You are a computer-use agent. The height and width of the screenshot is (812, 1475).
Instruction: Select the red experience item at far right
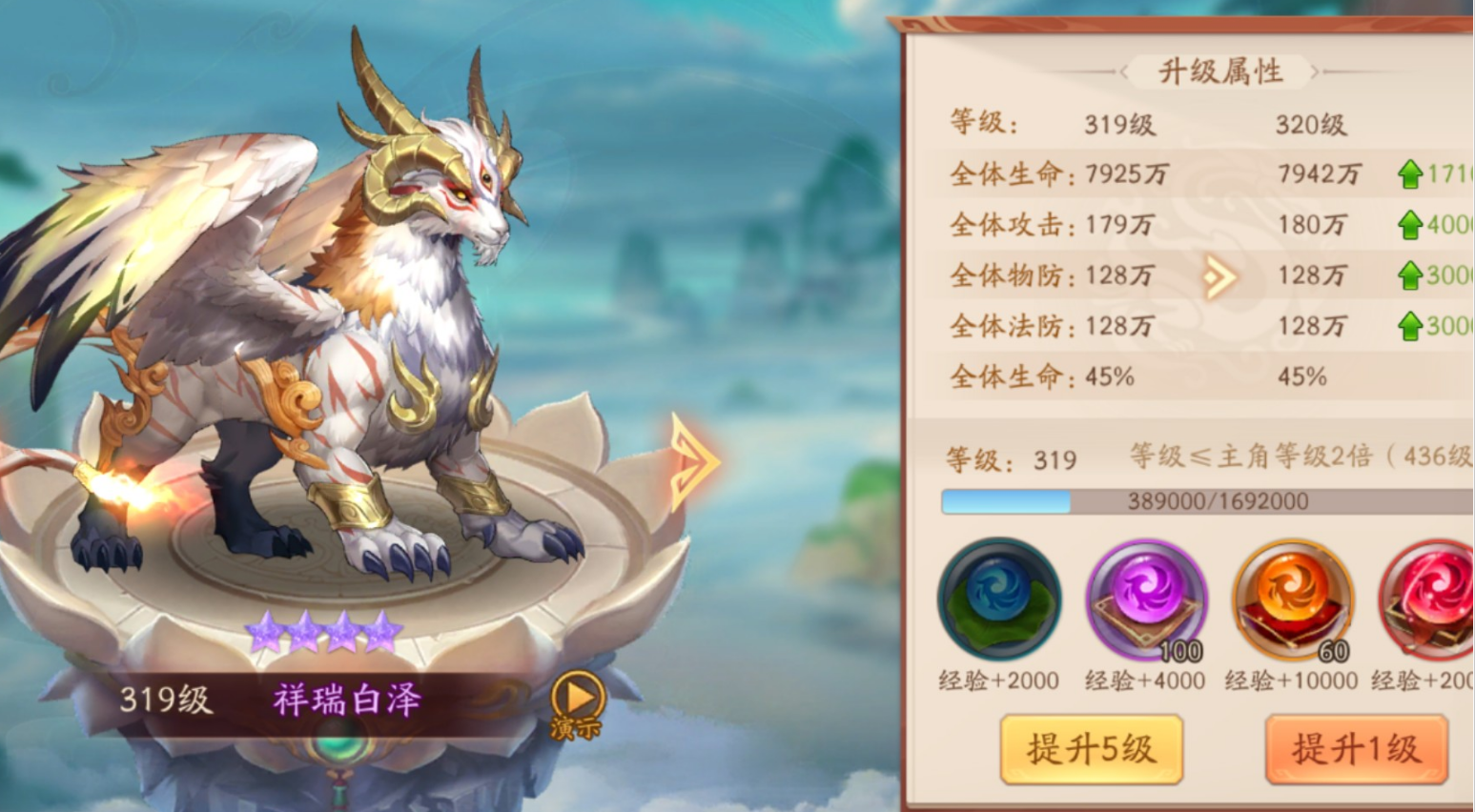coord(1428,600)
